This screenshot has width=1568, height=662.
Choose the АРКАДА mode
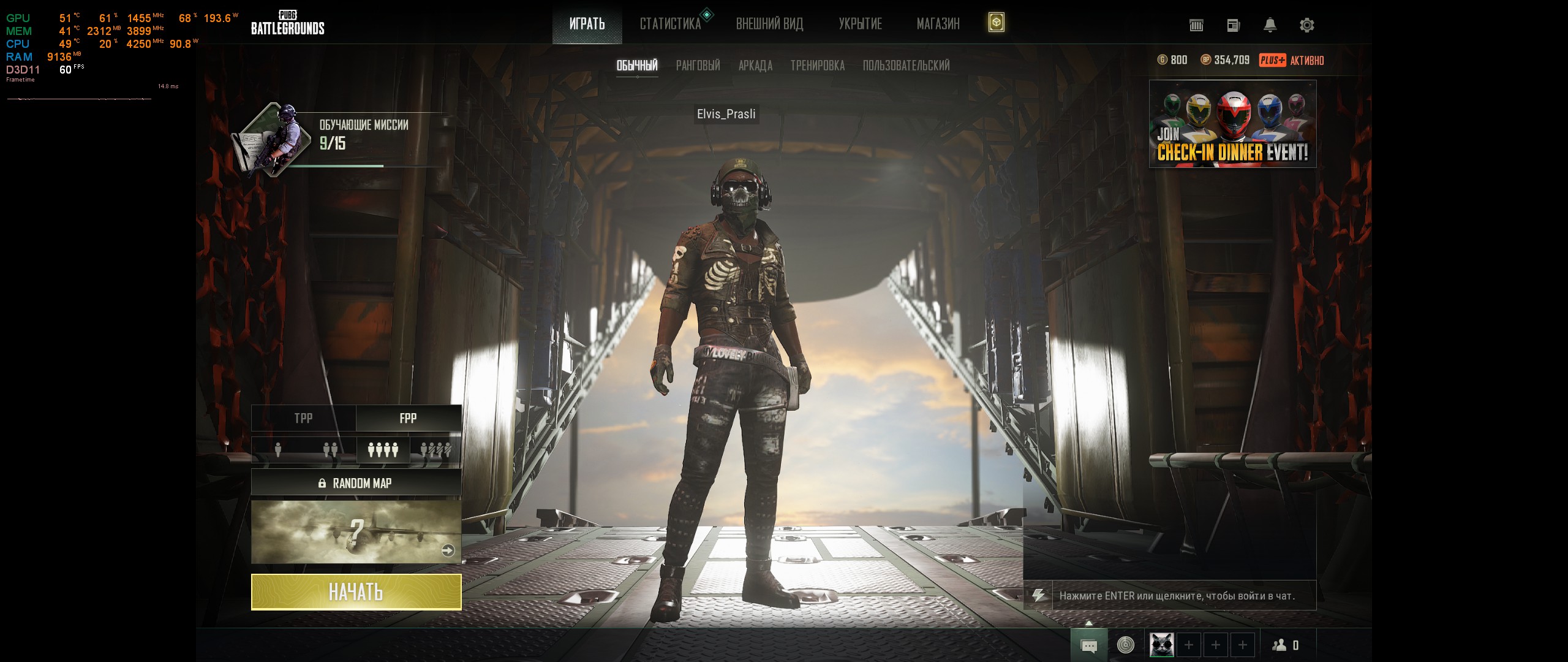[755, 66]
